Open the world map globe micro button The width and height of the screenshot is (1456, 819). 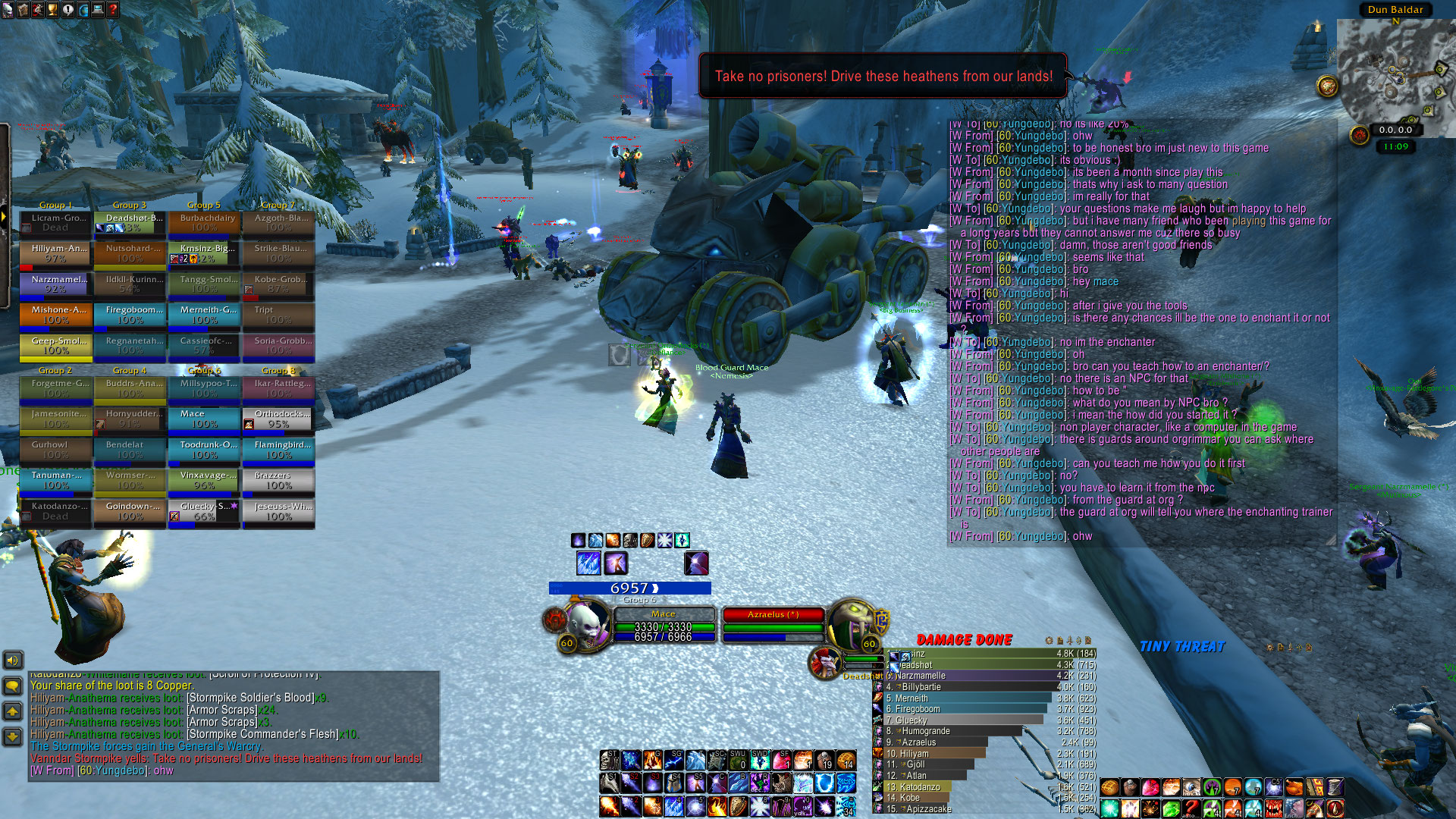click(x=83, y=9)
